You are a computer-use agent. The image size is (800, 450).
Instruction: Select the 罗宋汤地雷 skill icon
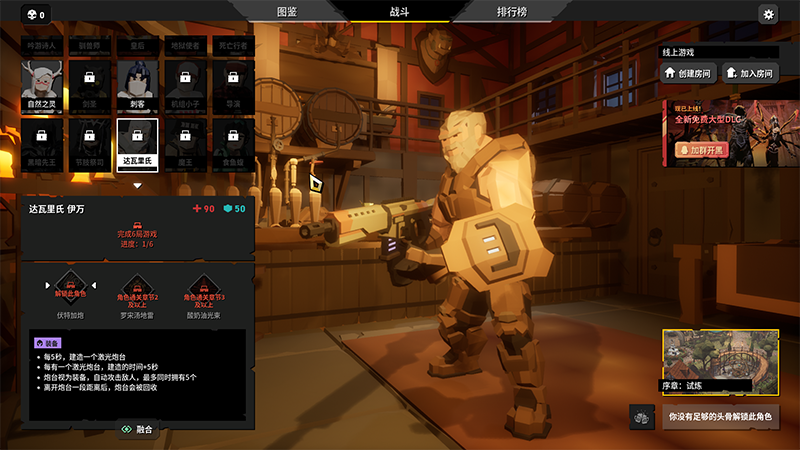[x=137, y=288]
